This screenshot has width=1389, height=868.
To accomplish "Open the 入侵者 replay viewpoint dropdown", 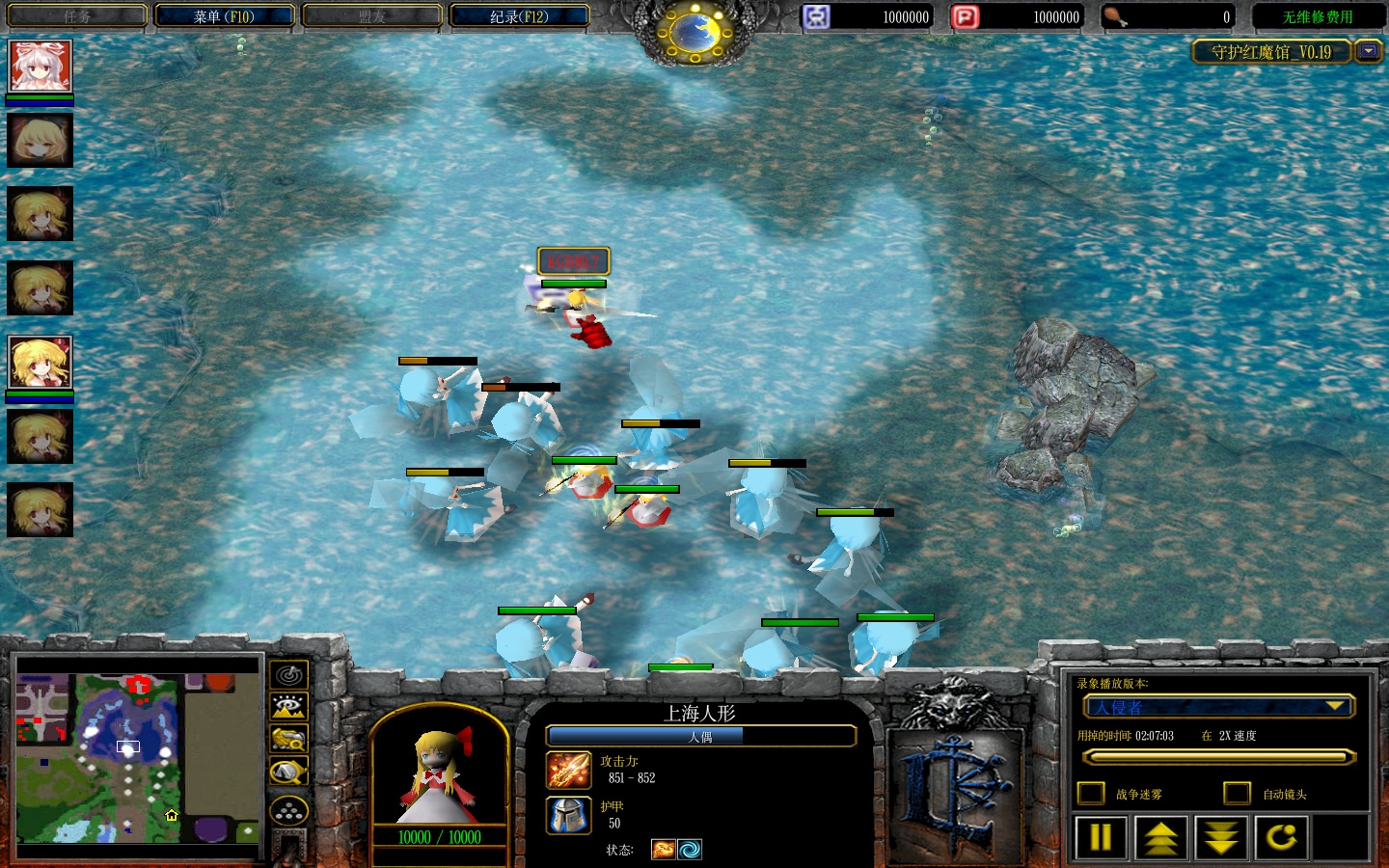I will 1217,707.
